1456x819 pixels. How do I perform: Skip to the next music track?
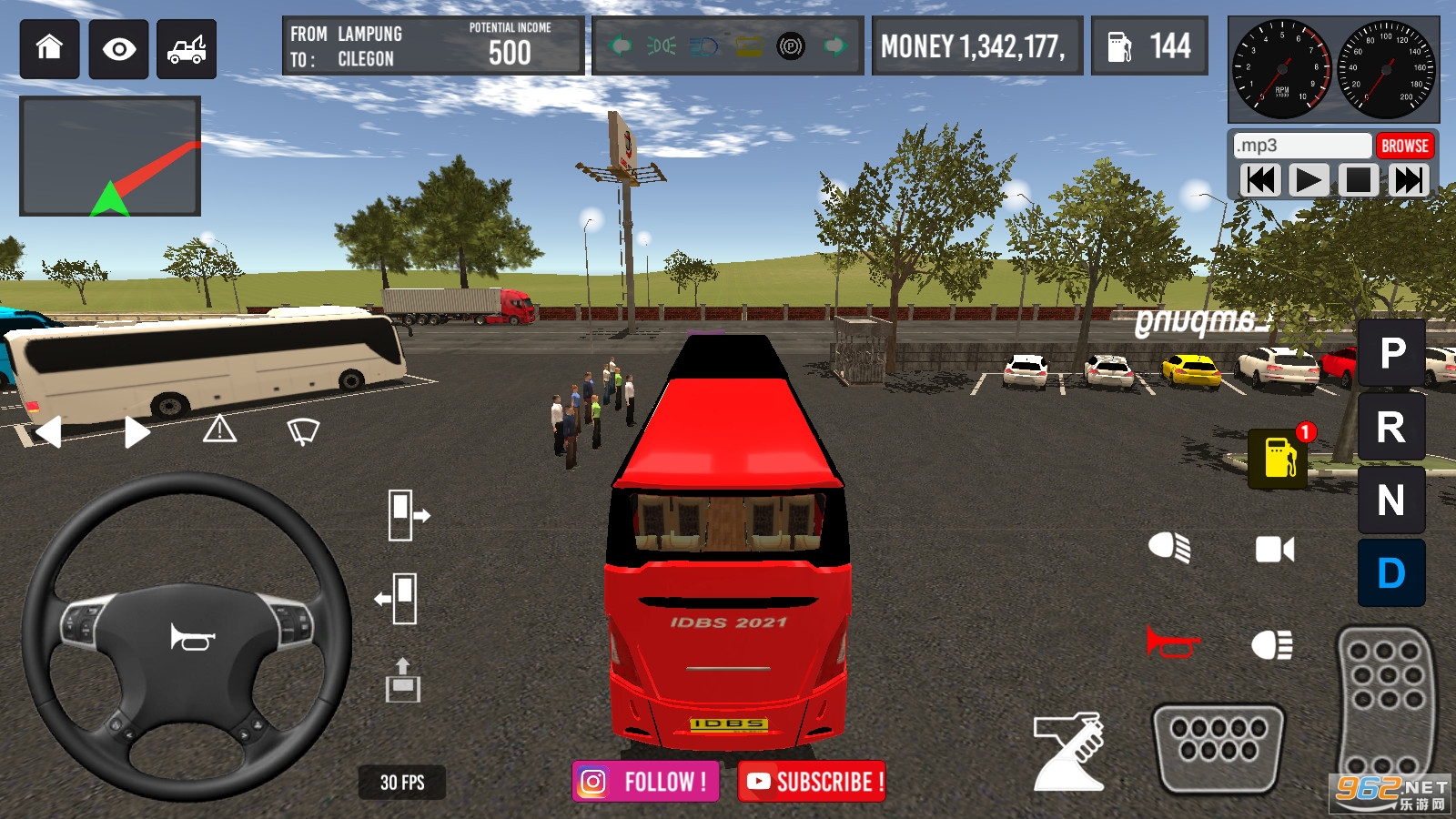(x=1408, y=180)
